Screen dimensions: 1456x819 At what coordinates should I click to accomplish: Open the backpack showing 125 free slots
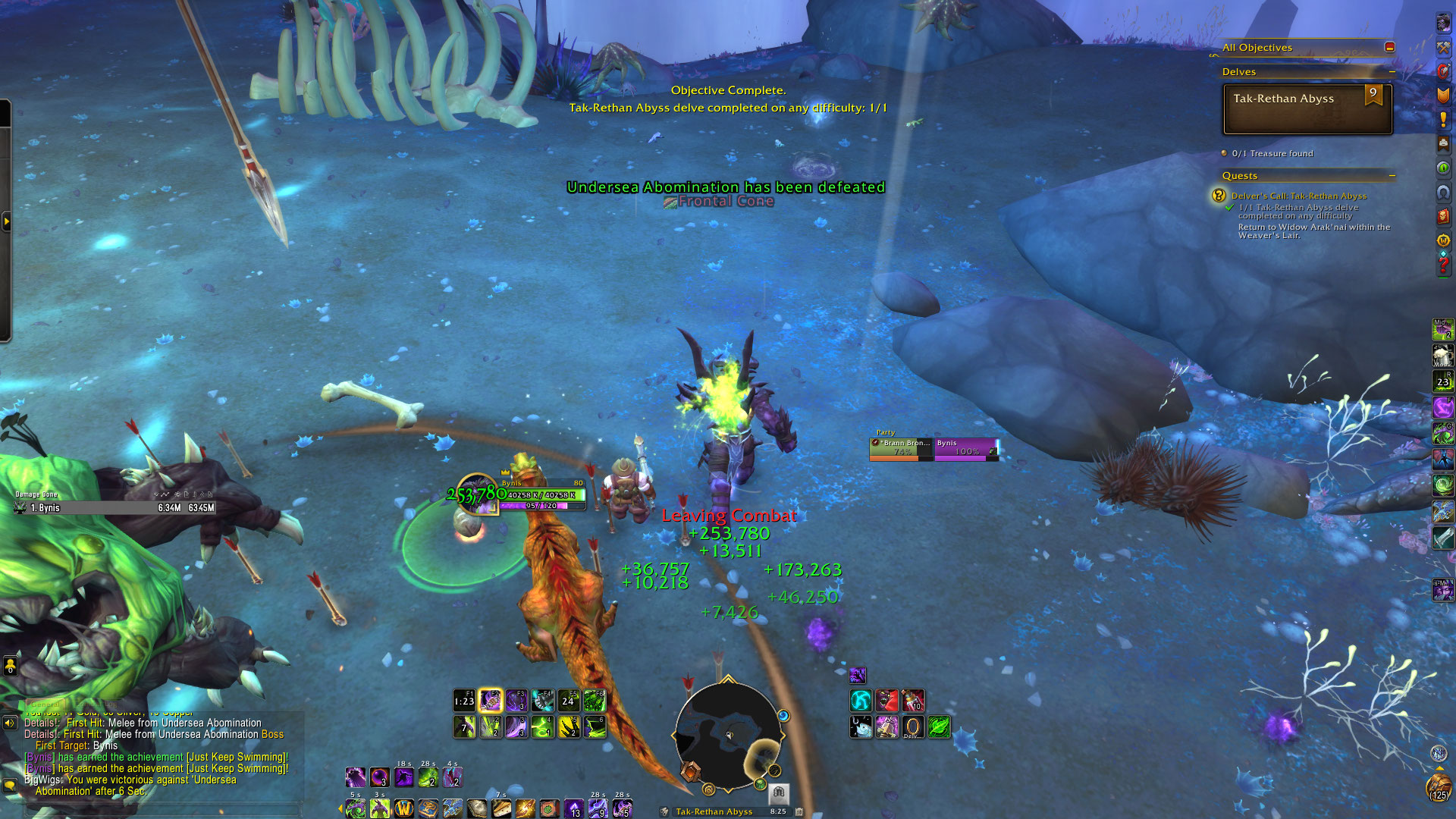[1439, 786]
